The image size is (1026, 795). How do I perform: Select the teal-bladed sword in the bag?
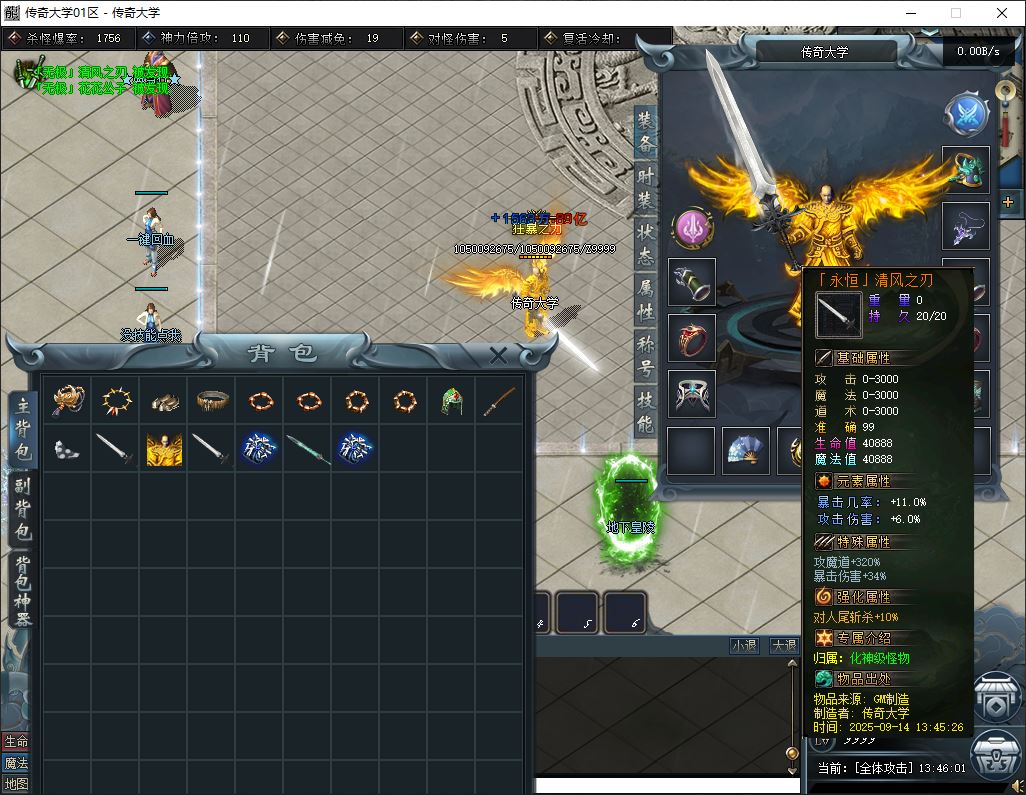[307, 450]
